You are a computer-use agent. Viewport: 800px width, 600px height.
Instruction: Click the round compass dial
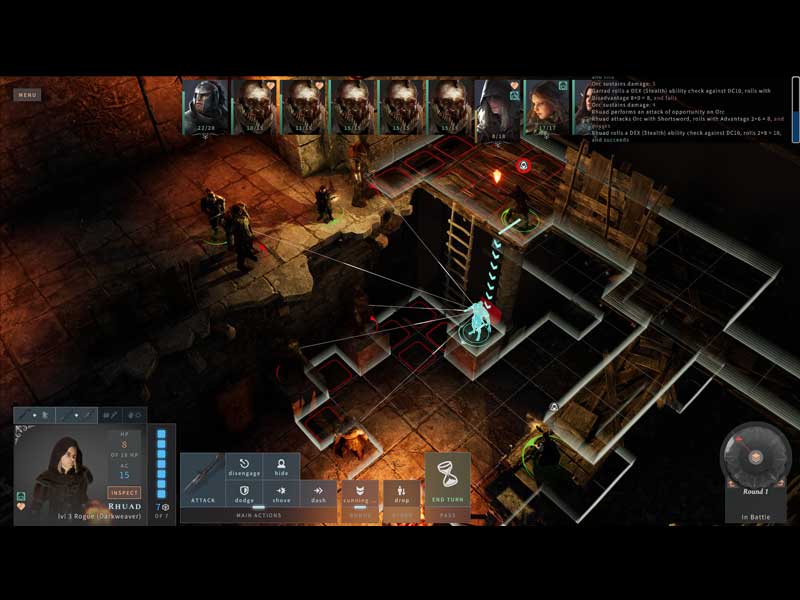(x=756, y=456)
